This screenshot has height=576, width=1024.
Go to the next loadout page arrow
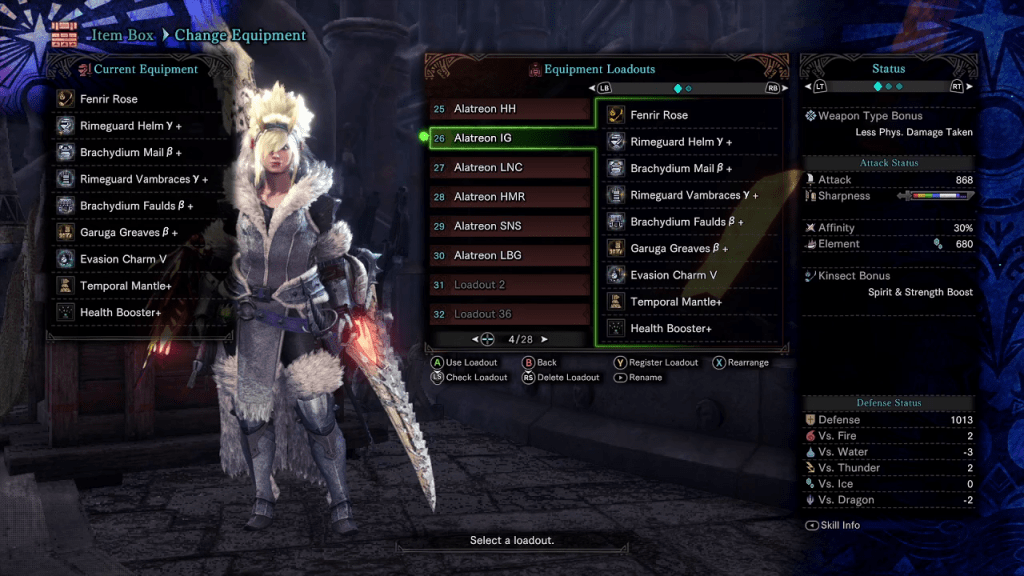coord(544,339)
